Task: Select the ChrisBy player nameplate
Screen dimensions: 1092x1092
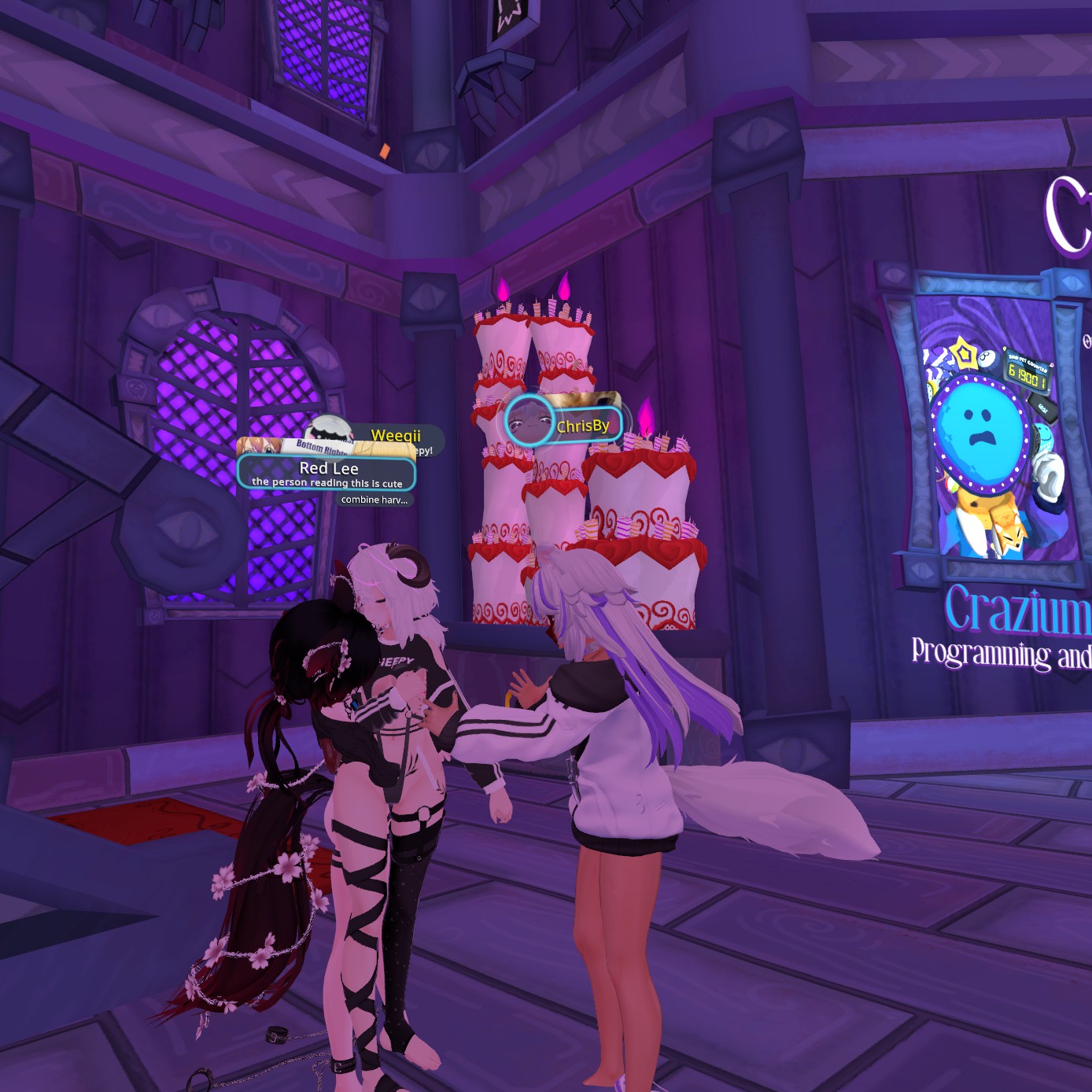Action: click(583, 426)
